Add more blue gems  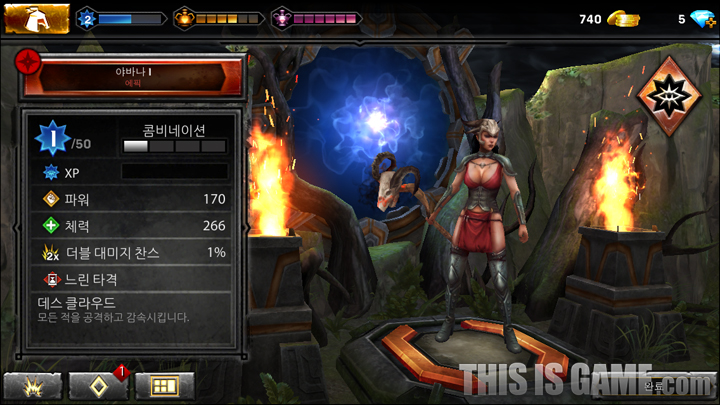(698, 19)
